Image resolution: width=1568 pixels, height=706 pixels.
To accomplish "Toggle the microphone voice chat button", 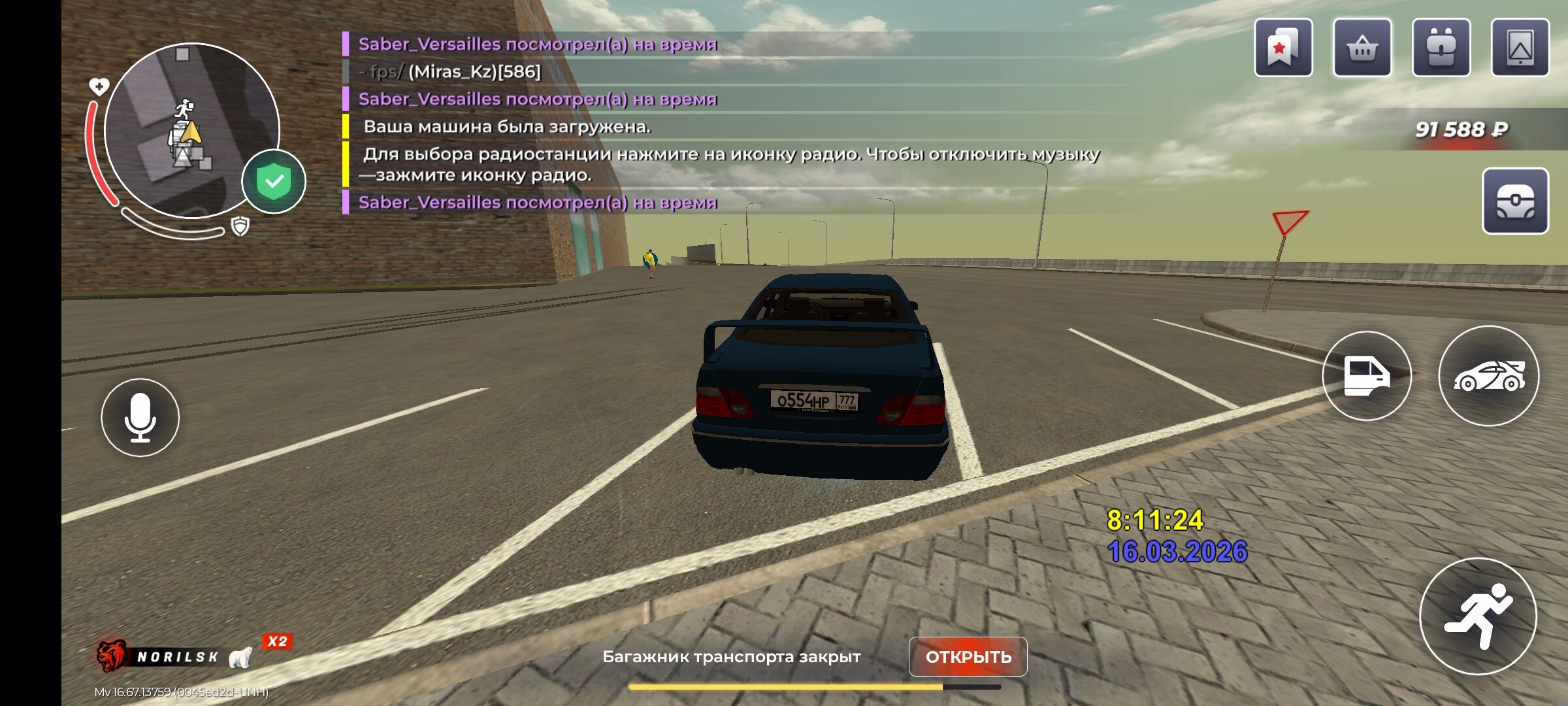I will [140, 418].
